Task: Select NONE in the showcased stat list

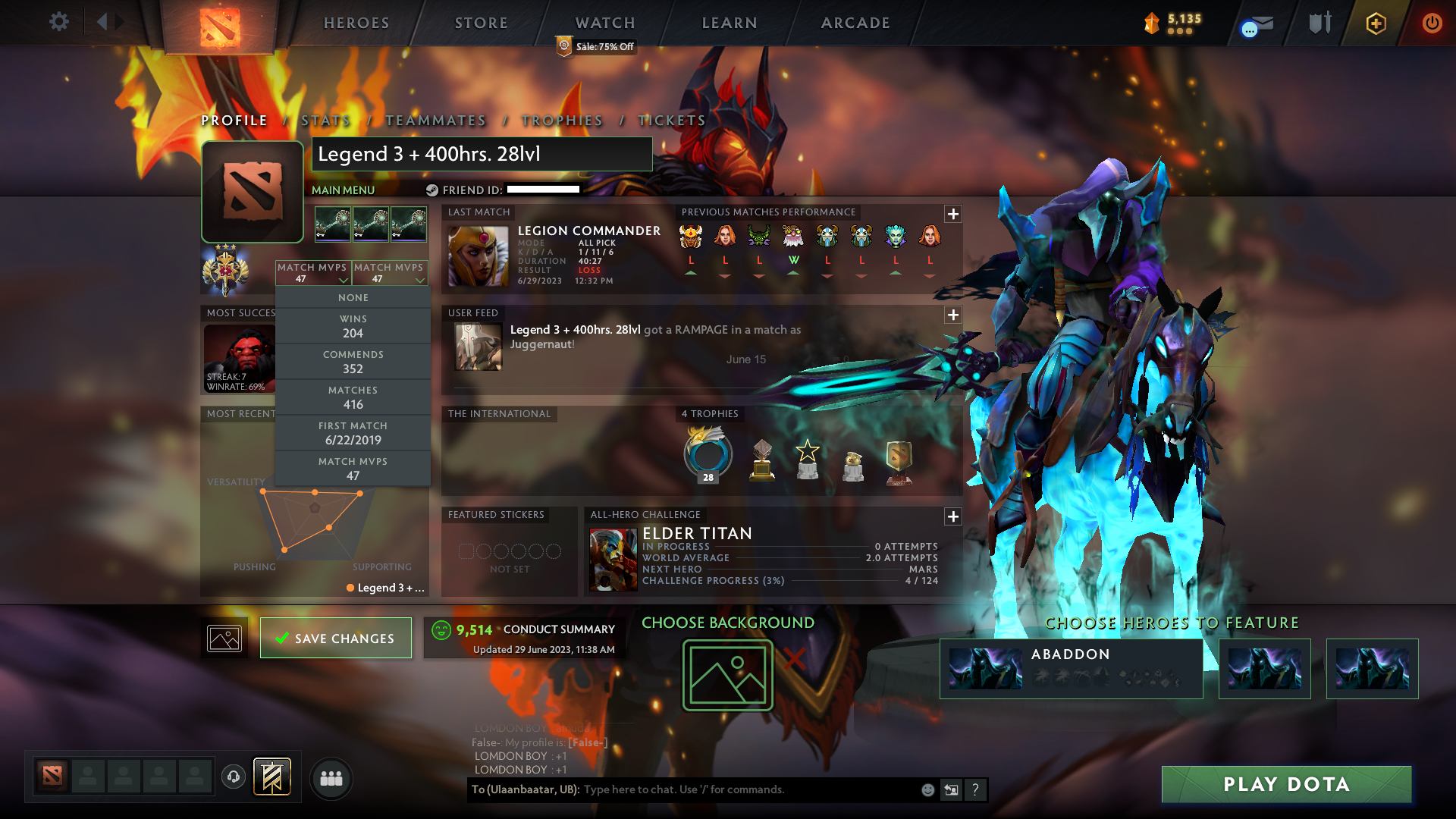Action: coord(353,297)
